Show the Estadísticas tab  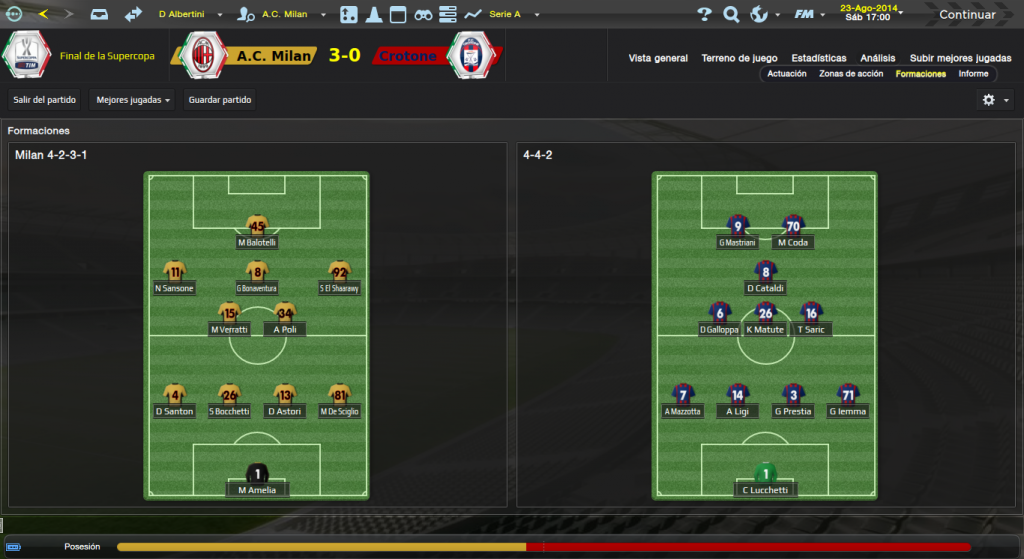pos(818,58)
